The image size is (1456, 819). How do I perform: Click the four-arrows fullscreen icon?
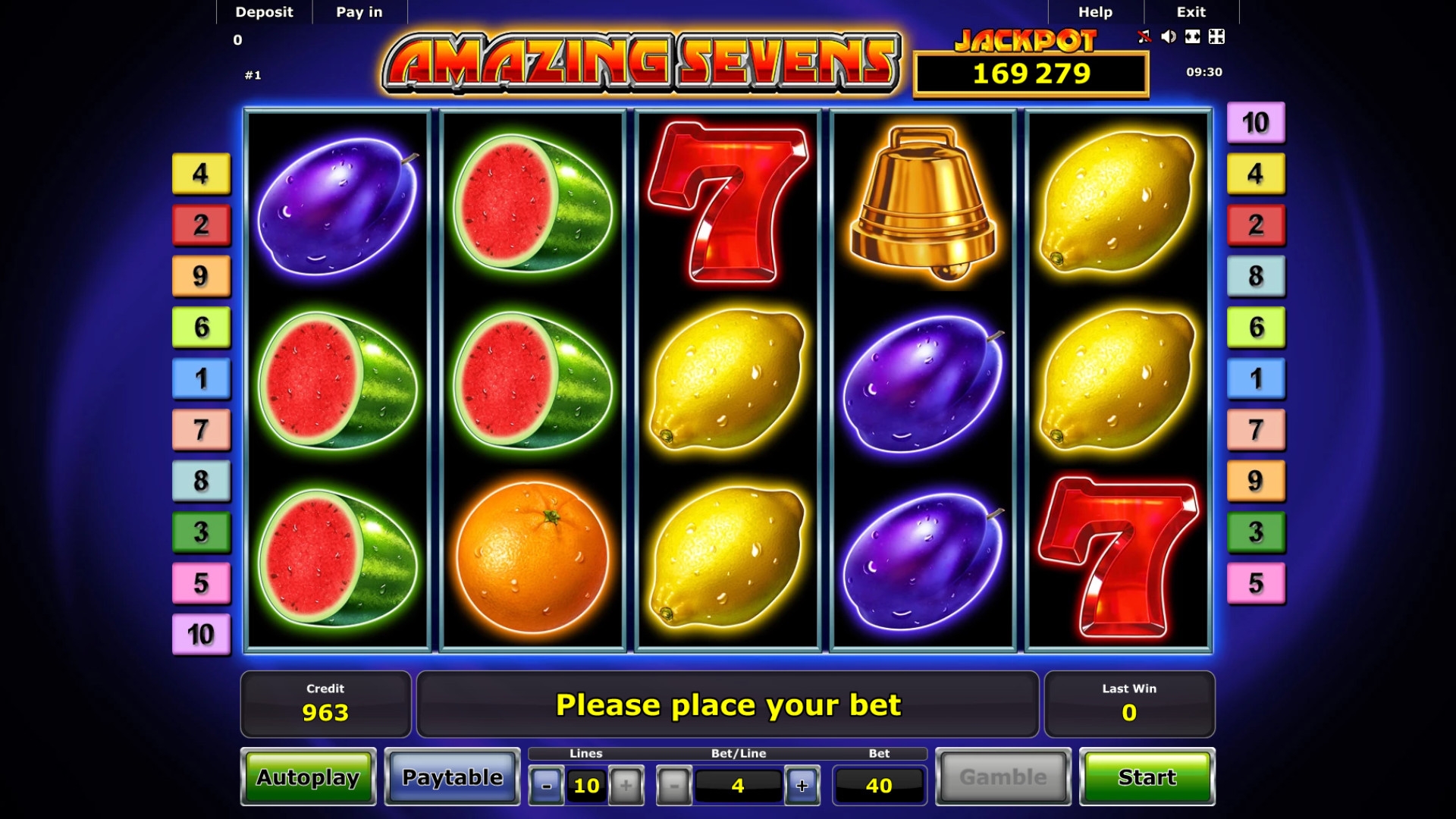(1216, 36)
